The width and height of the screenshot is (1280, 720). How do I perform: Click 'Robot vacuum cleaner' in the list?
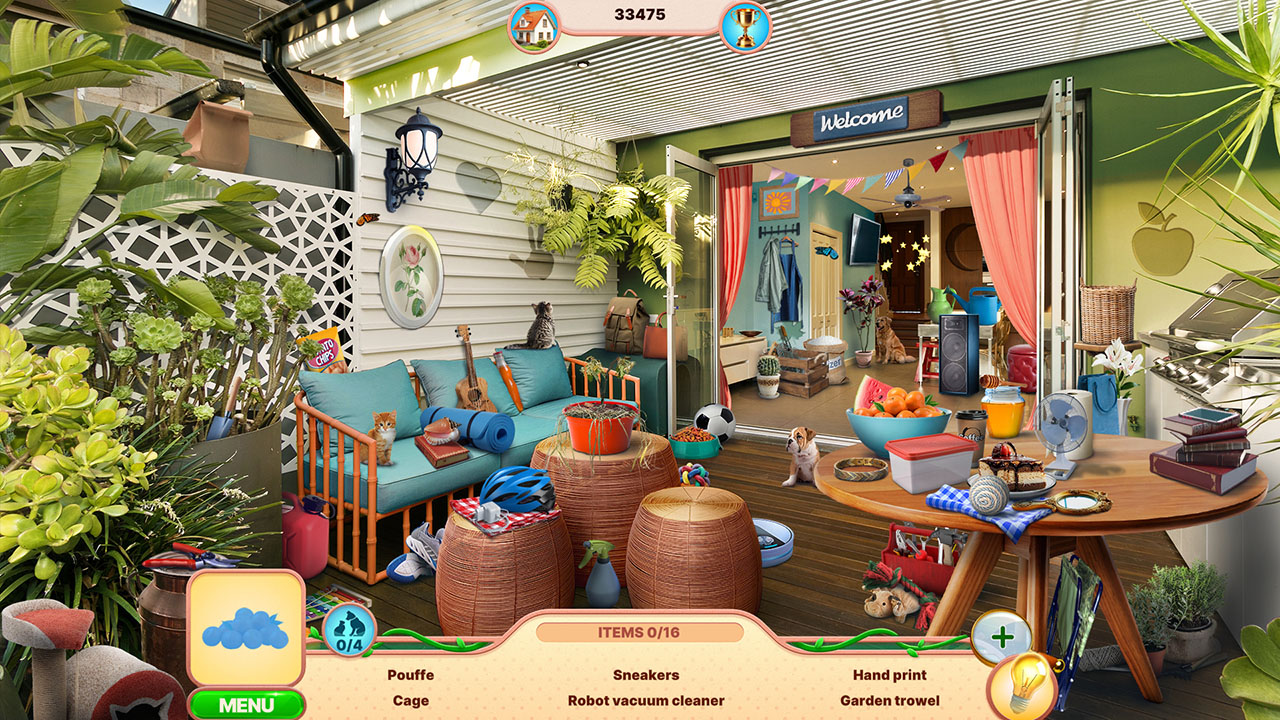tap(645, 701)
